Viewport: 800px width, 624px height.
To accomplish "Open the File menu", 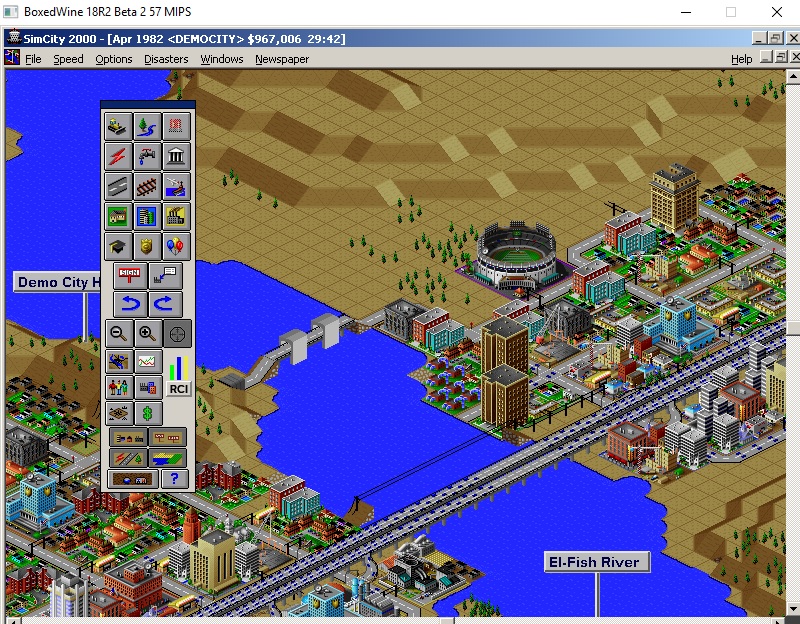I will 33,59.
